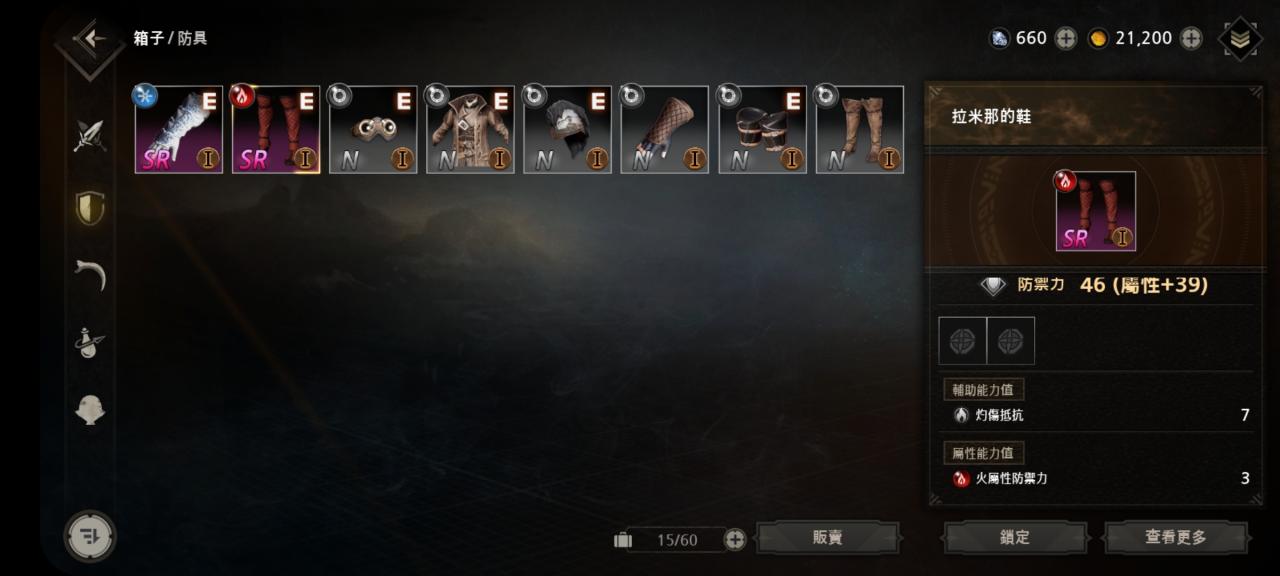Viewport: 1280px width, 576px height.
Task: Select the N goggles item slot
Action: [x=373, y=130]
